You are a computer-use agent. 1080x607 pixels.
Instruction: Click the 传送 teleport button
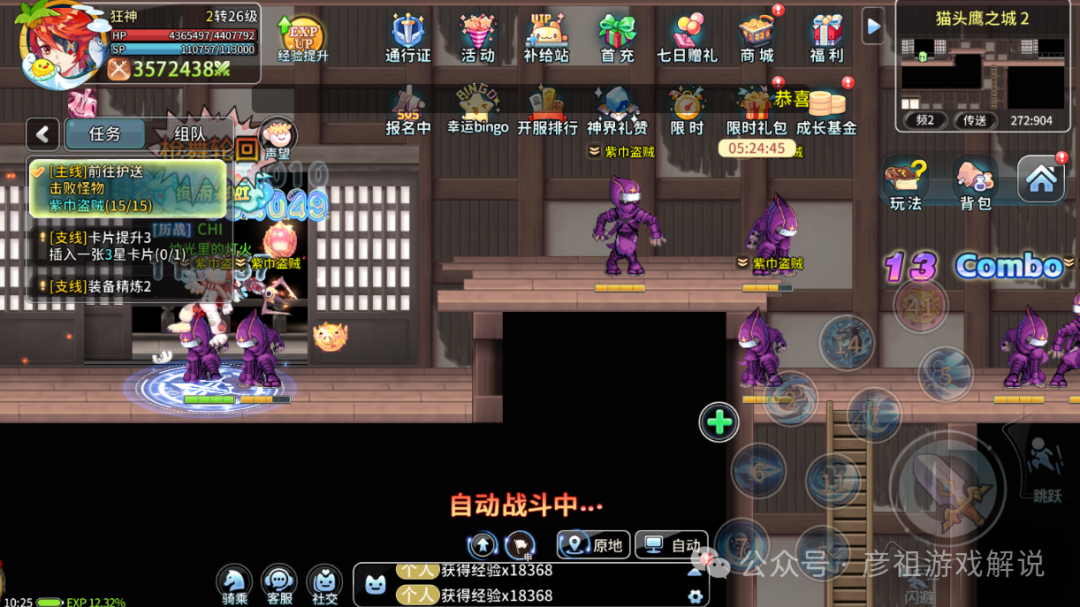[975, 120]
